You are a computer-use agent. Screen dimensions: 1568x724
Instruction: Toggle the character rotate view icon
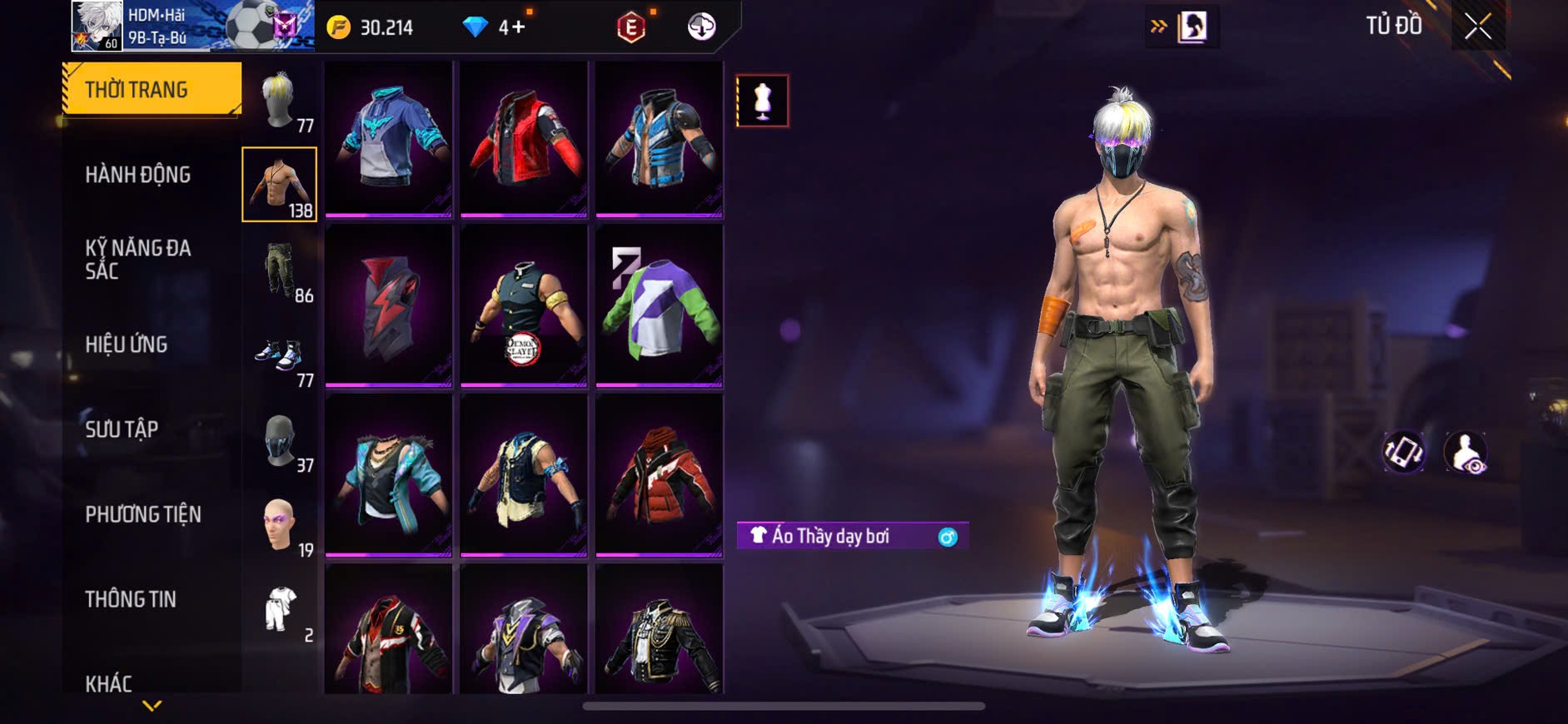tap(1404, 452)
